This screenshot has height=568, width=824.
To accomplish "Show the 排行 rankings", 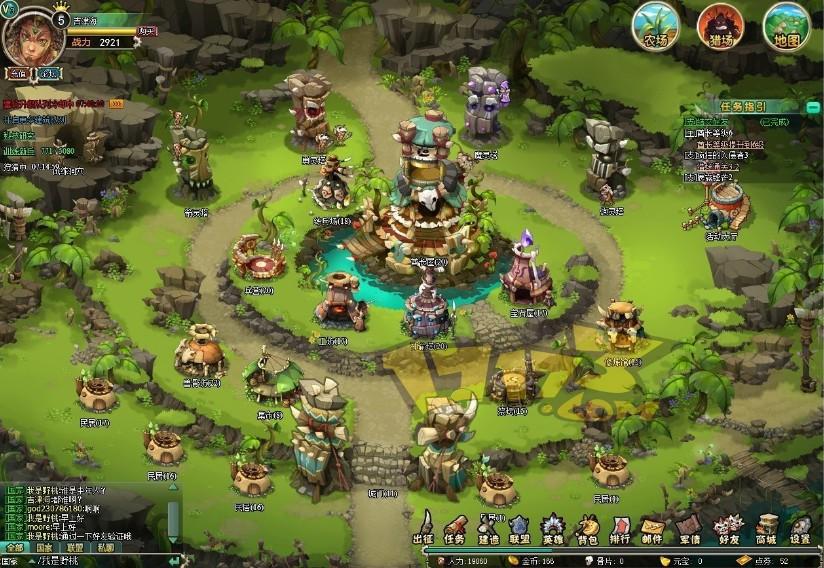I will (x=620, y=528).
